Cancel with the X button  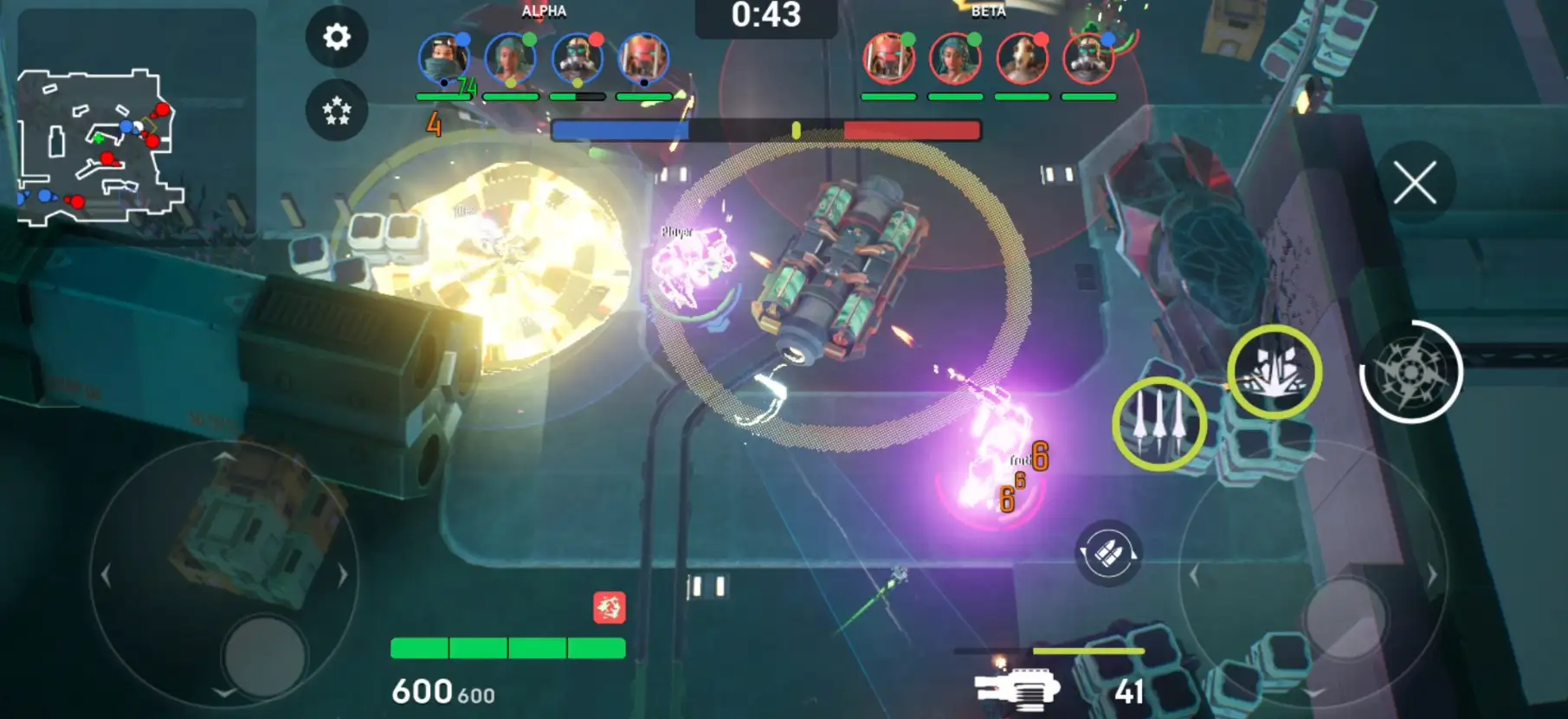[1415, 183]
